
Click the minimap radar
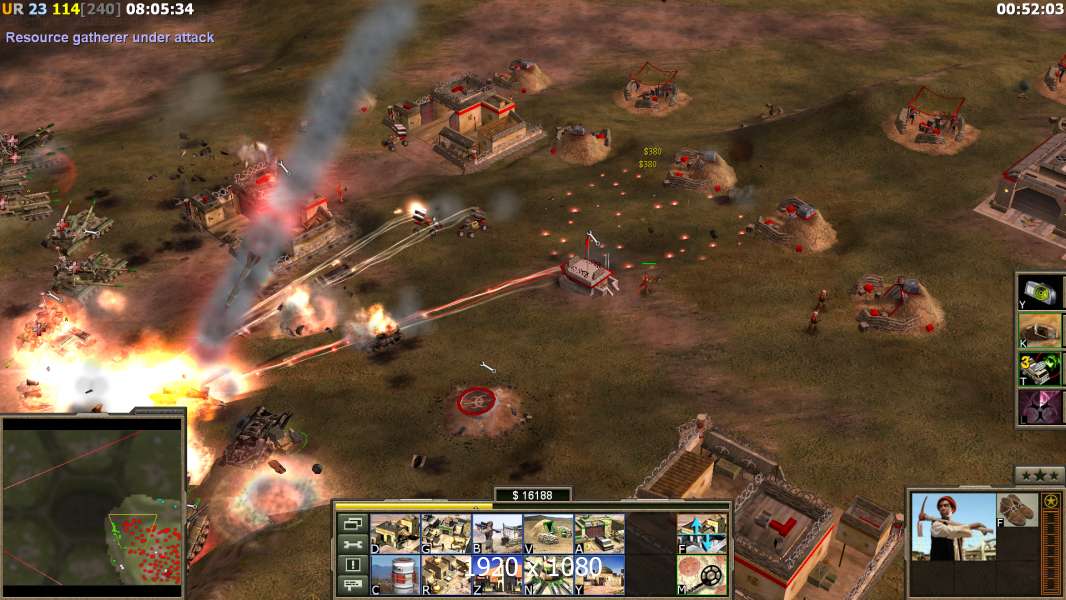click(93, 507)
